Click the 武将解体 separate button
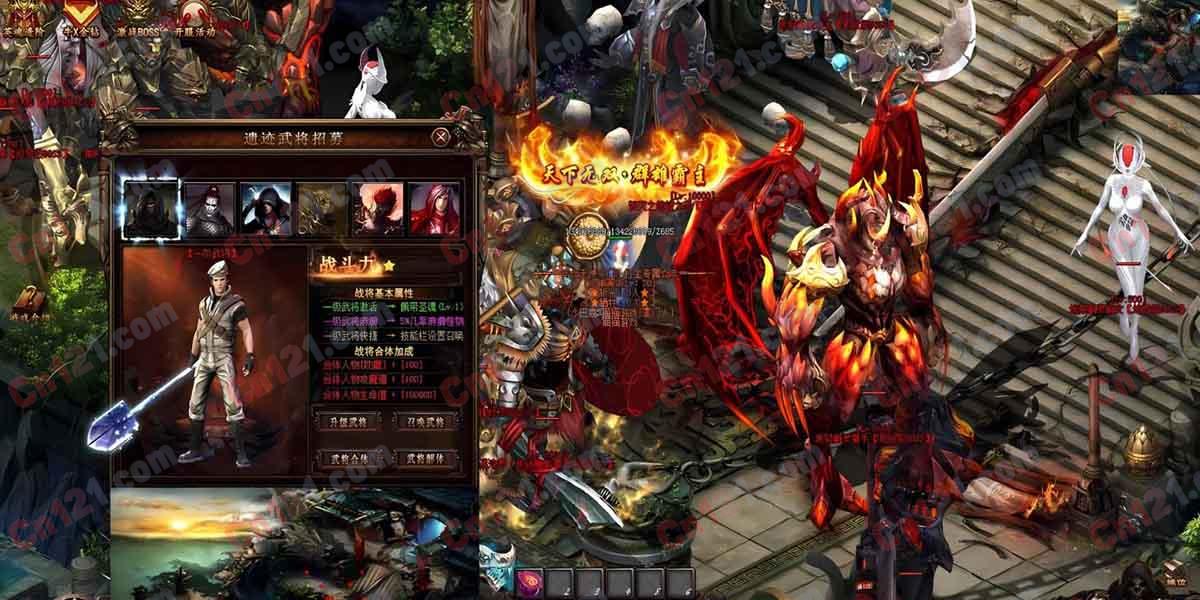 426,458
